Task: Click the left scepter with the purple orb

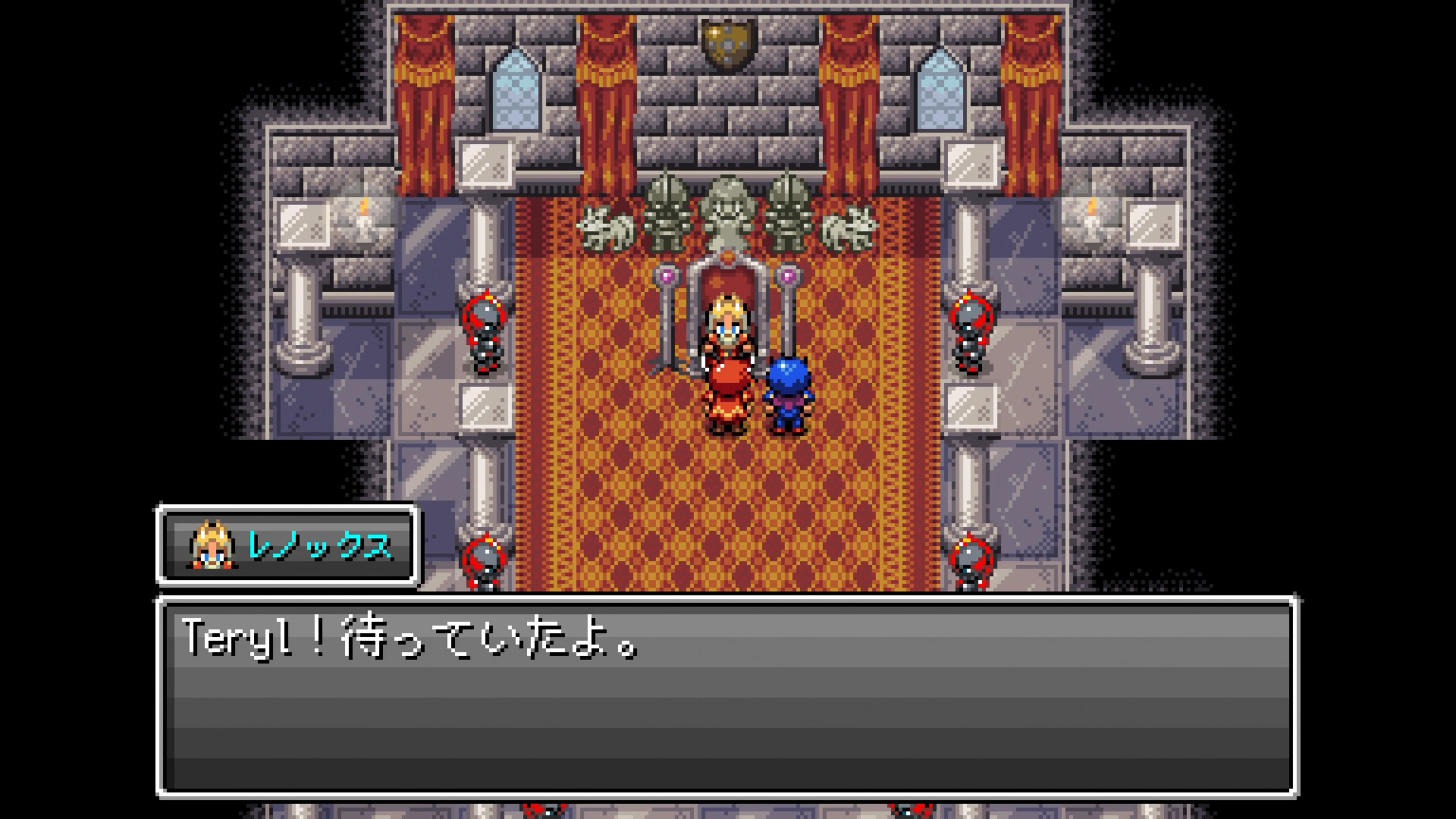Action: point(667,317)
